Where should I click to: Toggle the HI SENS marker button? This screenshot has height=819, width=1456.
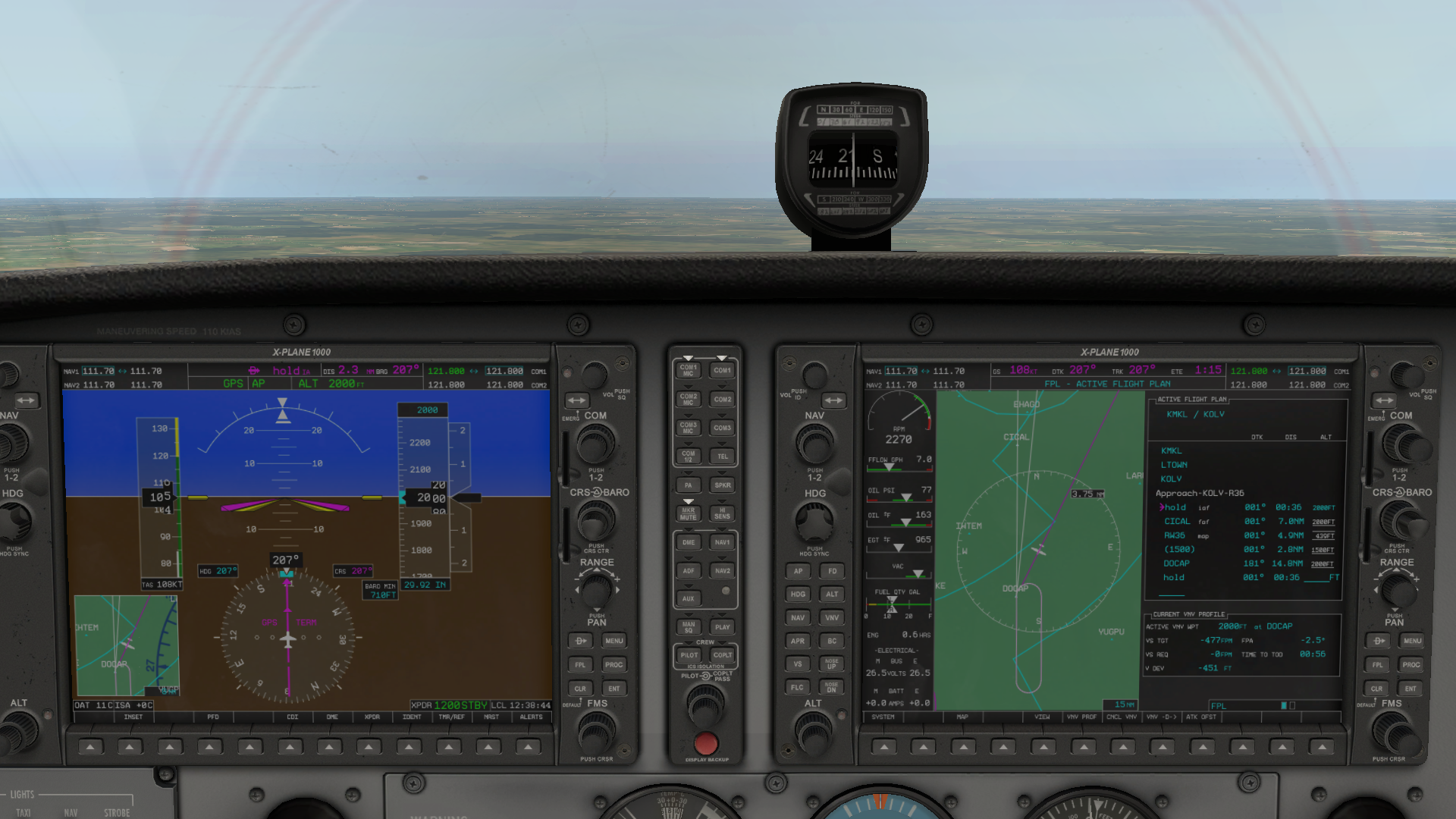pyautogui.click(x=722, y=514)
